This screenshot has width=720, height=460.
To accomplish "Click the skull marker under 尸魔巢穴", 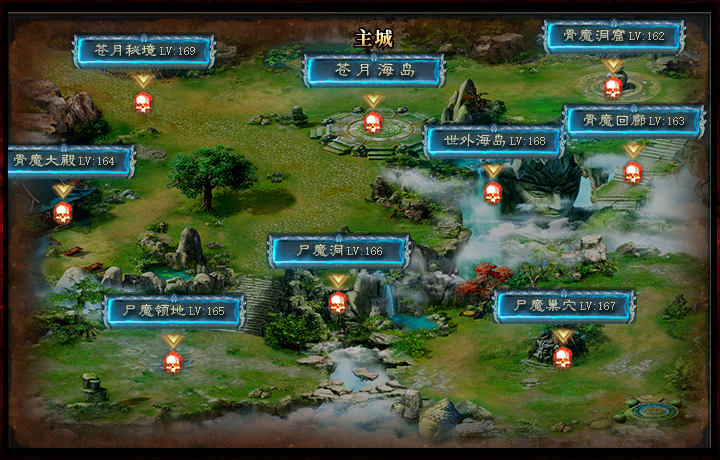I will (563, 356).
